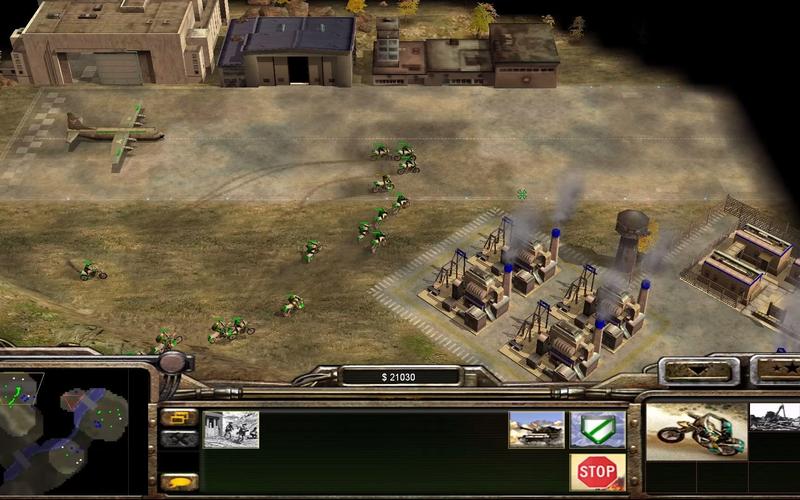Click the scrap pile upgrade thumbnail
This screenshot has width=800, height=500.
coord(774,417)
